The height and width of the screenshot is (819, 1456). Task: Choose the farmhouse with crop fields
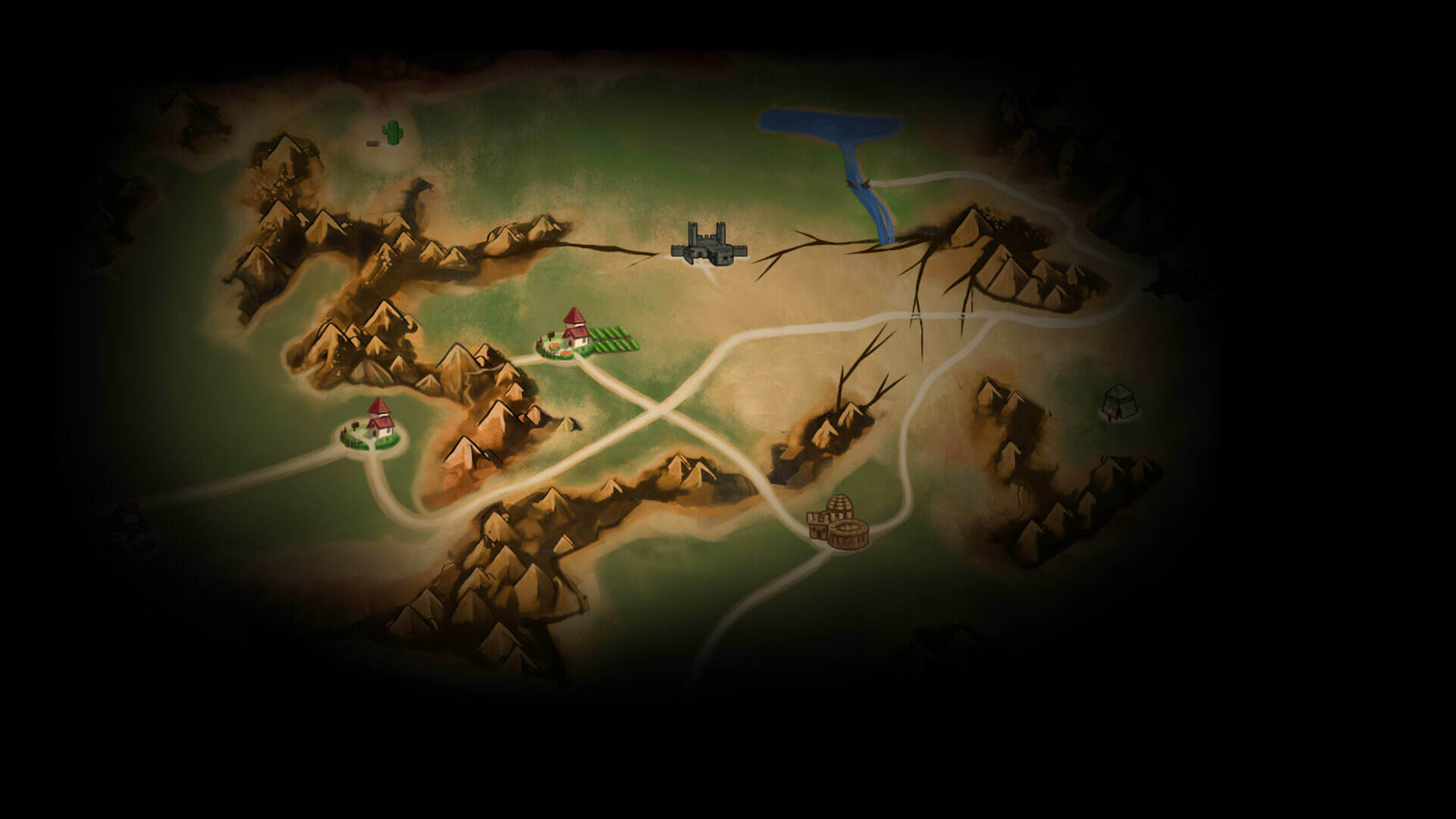click(x=581, y=335)
